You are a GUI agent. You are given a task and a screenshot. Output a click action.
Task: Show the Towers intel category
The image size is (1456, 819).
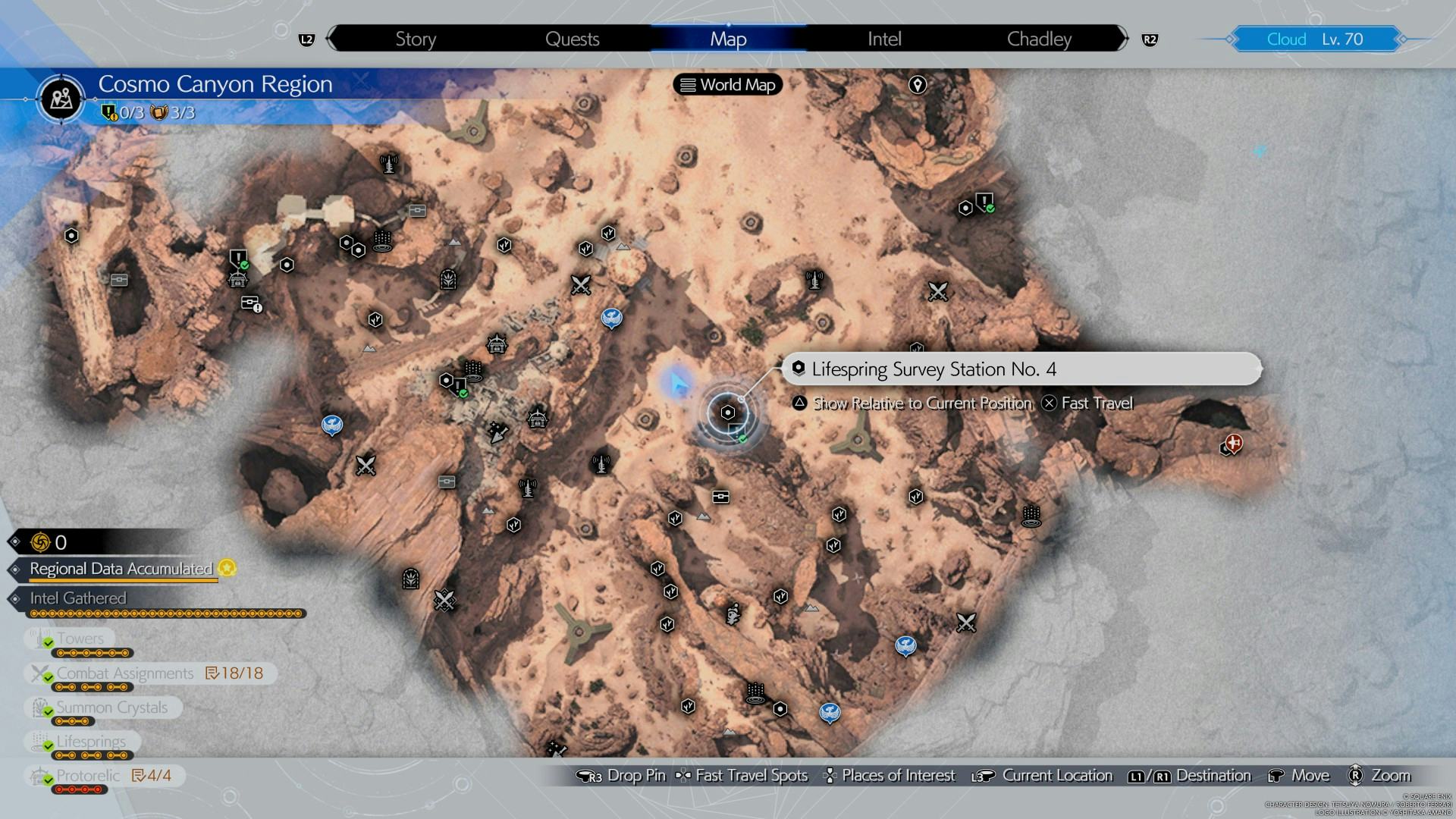[x=80, y=639]
